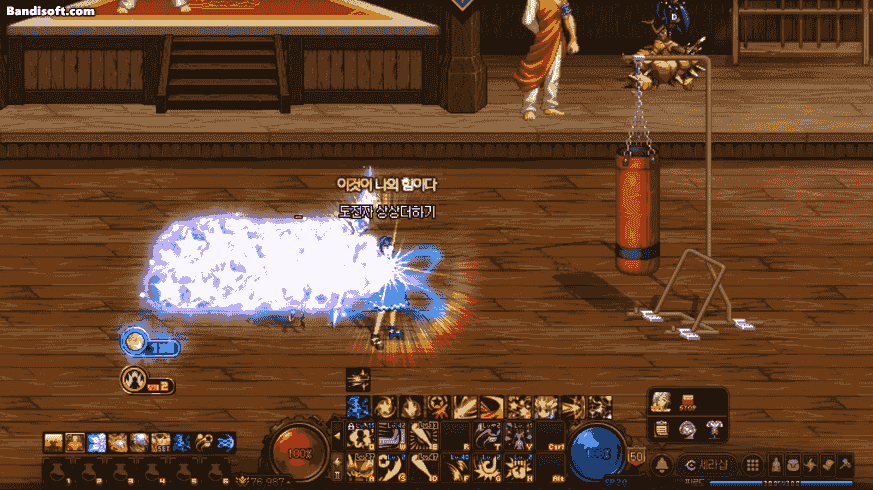873x490 pixels.
Task: Click the skill bar left arrow toggle
Action: [x=338, y=437]
